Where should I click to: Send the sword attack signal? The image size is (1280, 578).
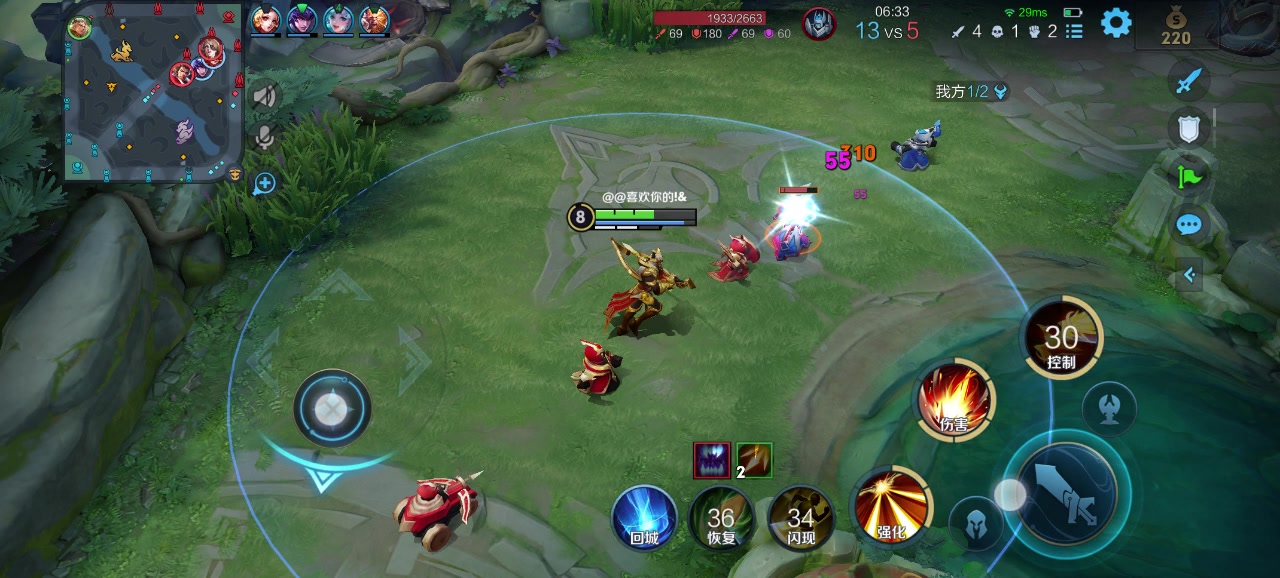point(1188,81)
